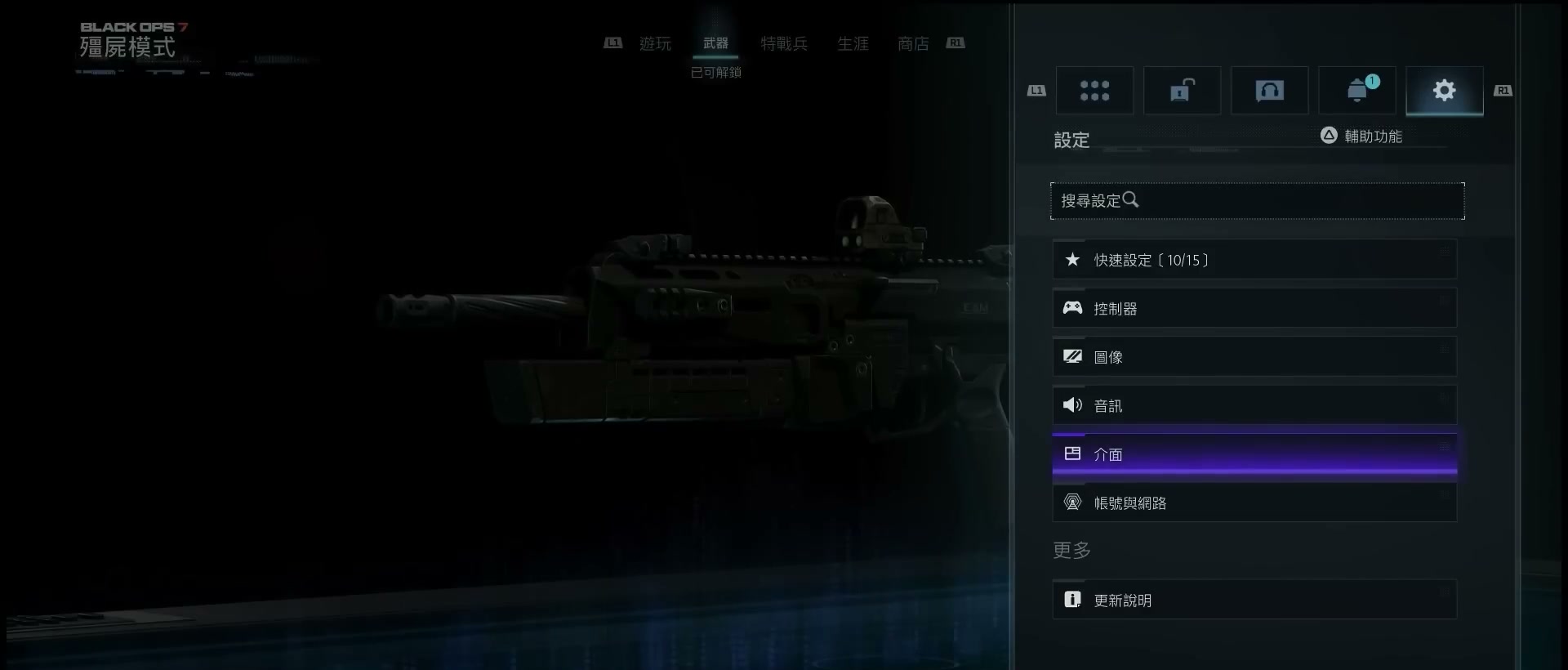Click the unlocks padlock icon

coord(1182,90)
